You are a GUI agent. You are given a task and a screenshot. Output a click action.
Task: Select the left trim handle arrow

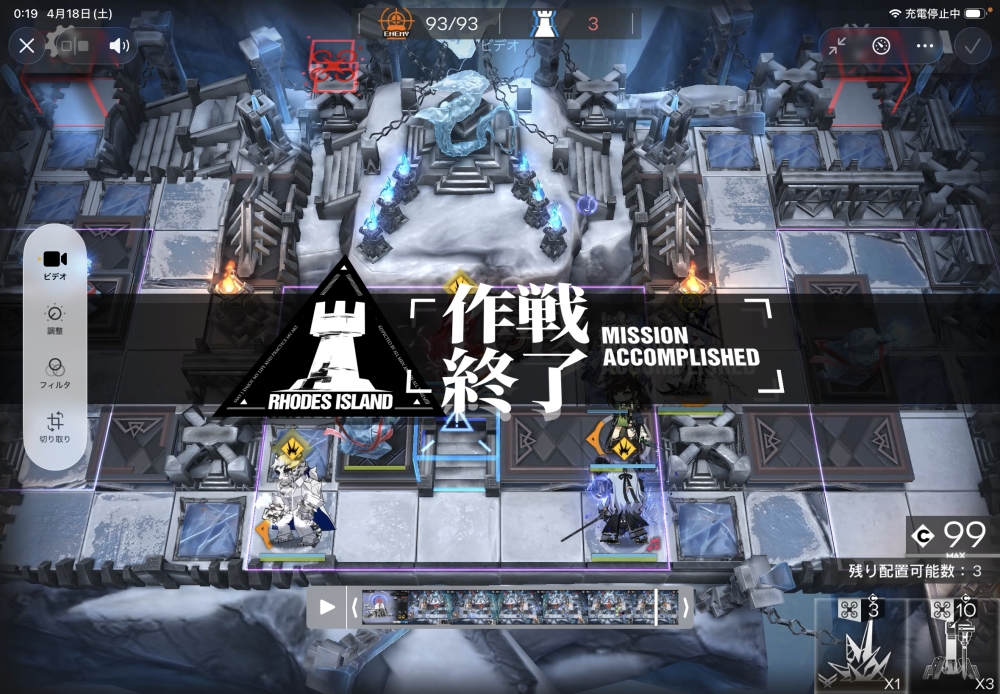coord(354,607)
